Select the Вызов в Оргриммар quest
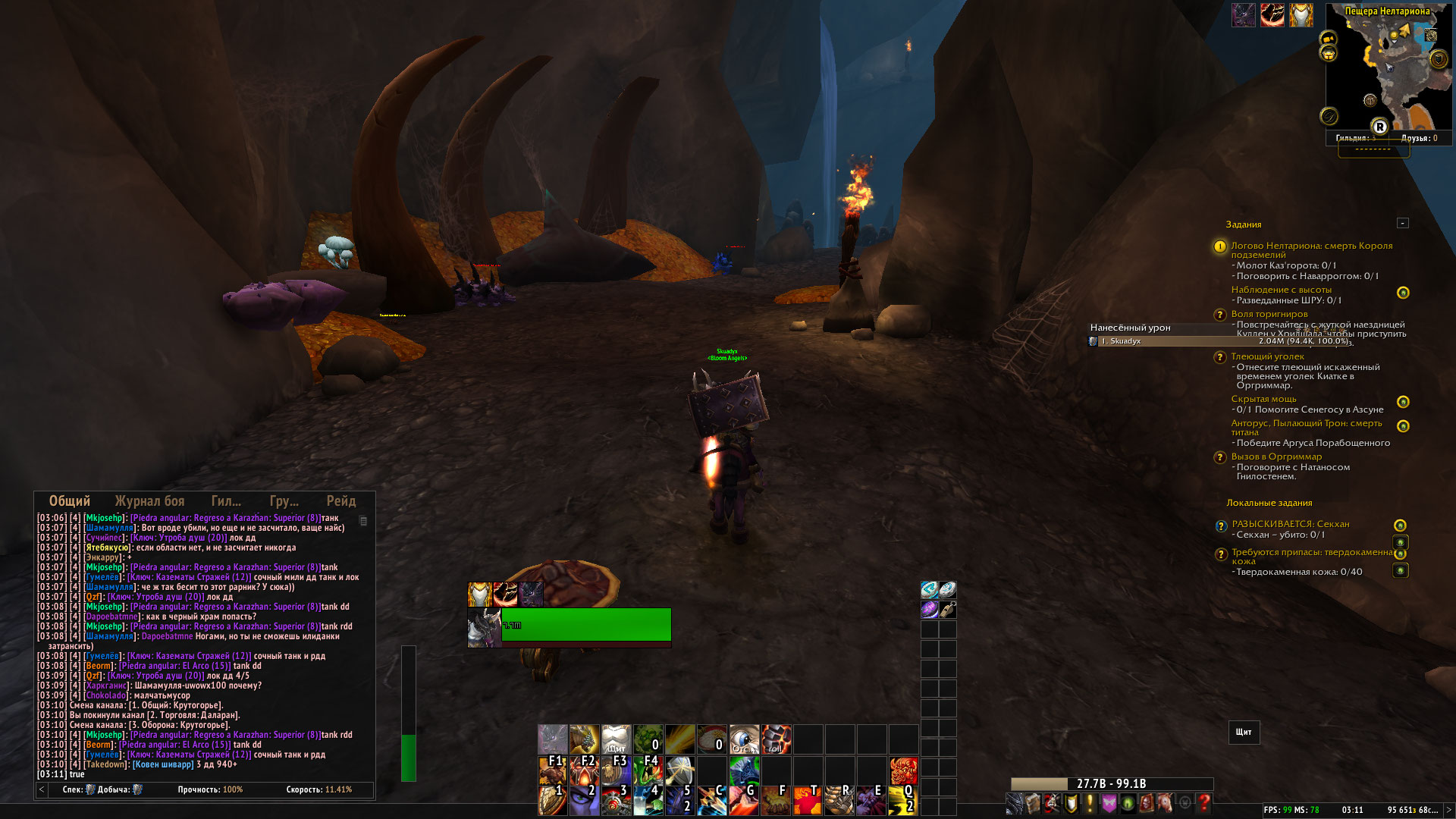1456x819 pixels. point(1276,457)
